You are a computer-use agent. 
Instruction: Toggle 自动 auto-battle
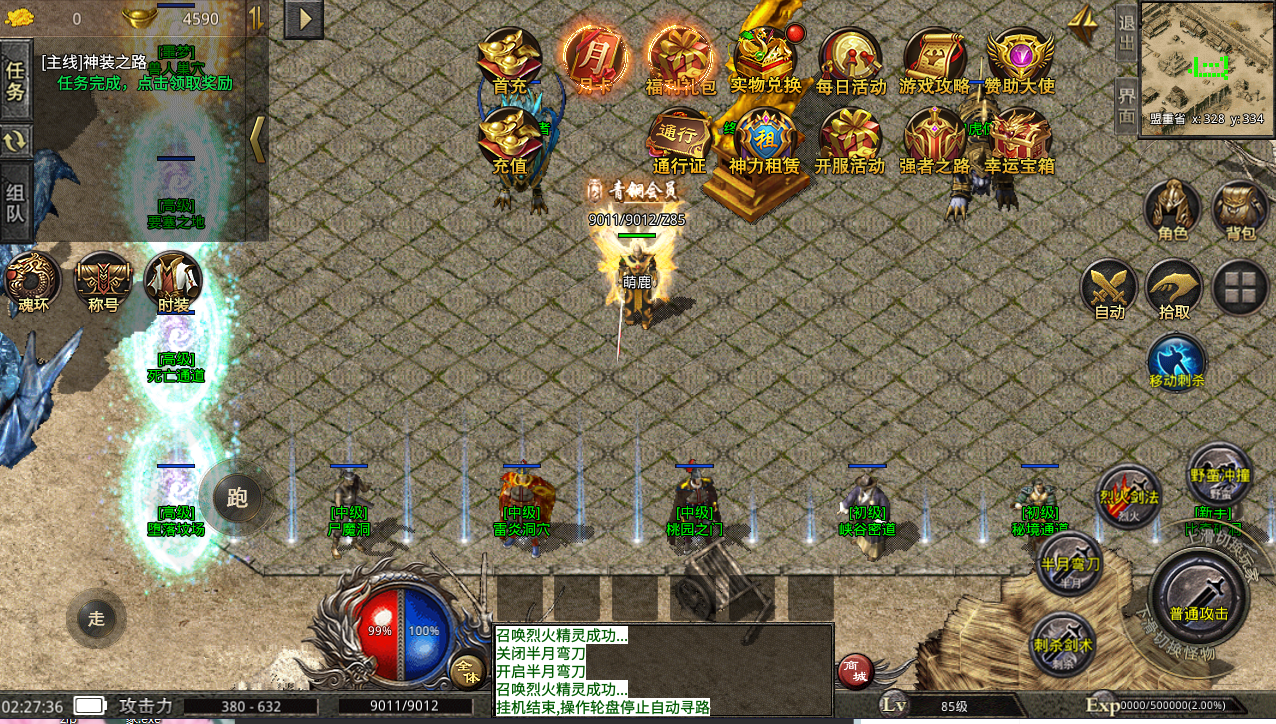point(1109,288)
